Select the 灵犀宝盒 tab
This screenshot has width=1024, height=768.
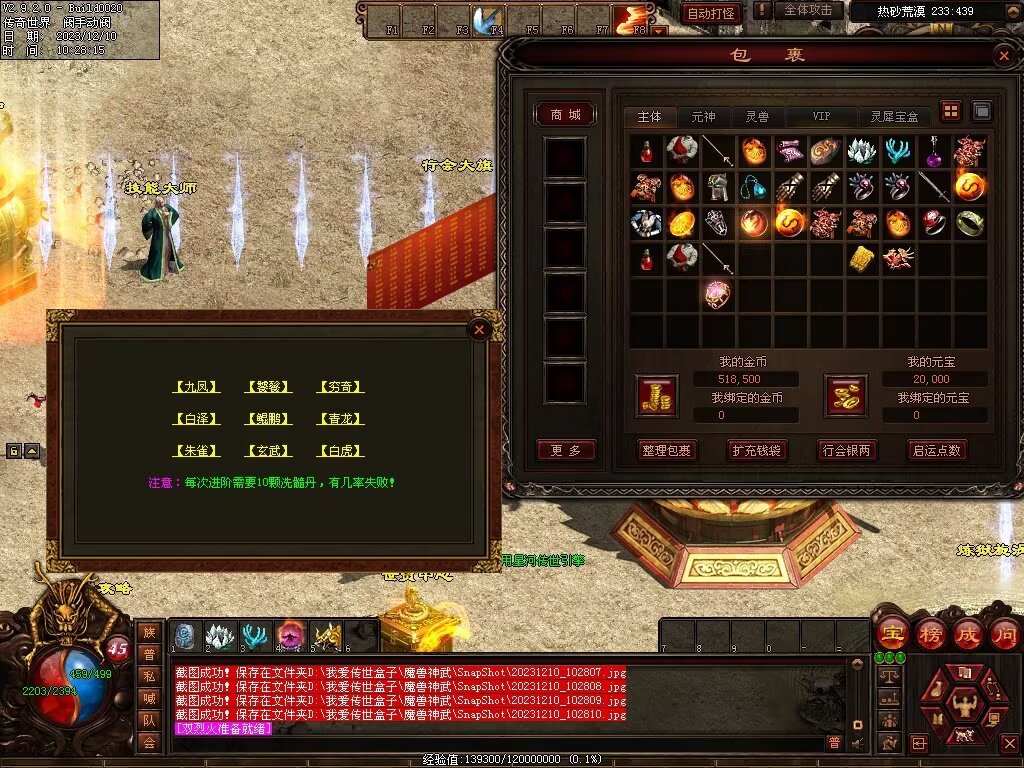point(893,117)
